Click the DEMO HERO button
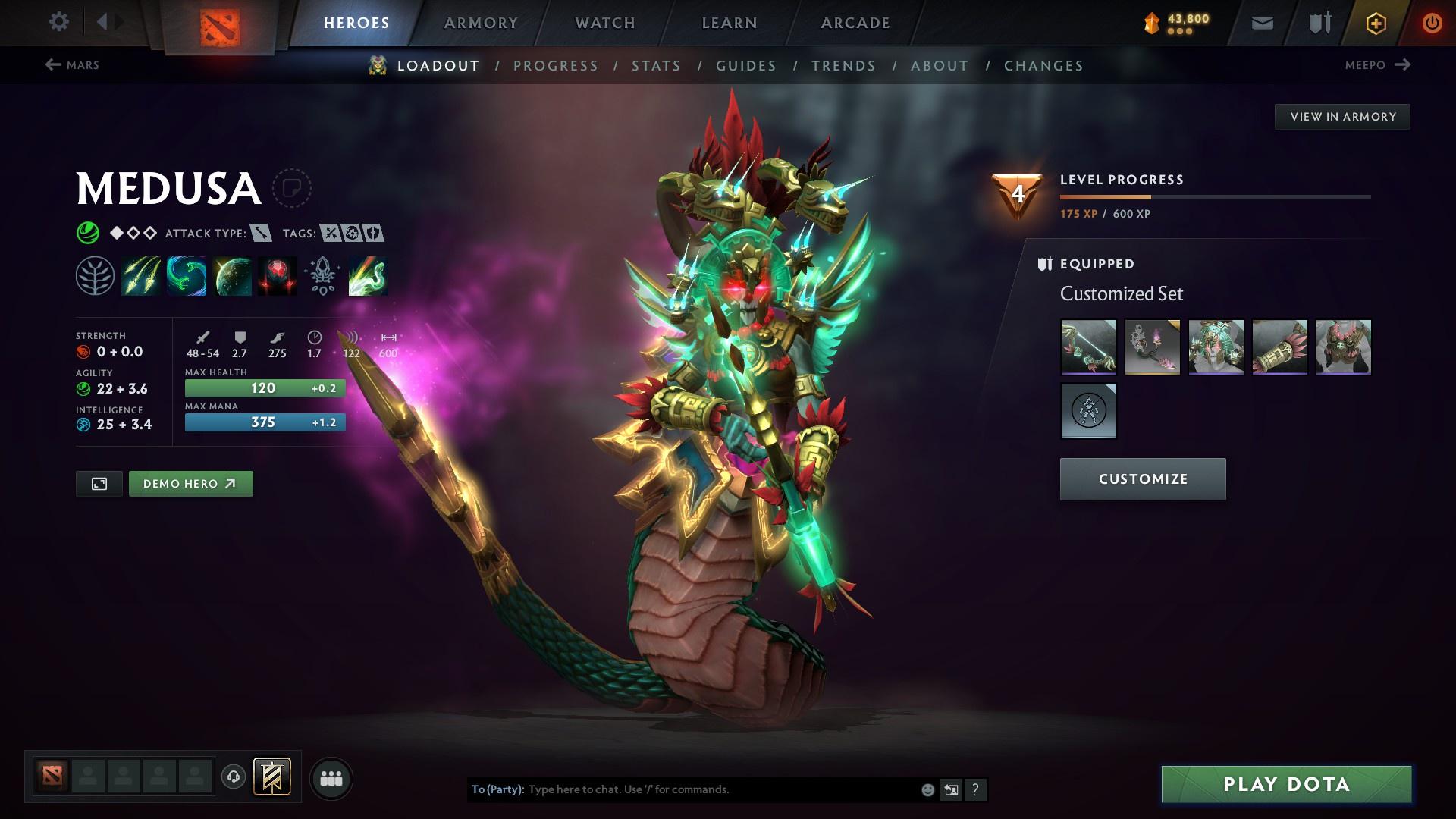The height and width of the screenshot is (819, 1456). coord(190,483)
